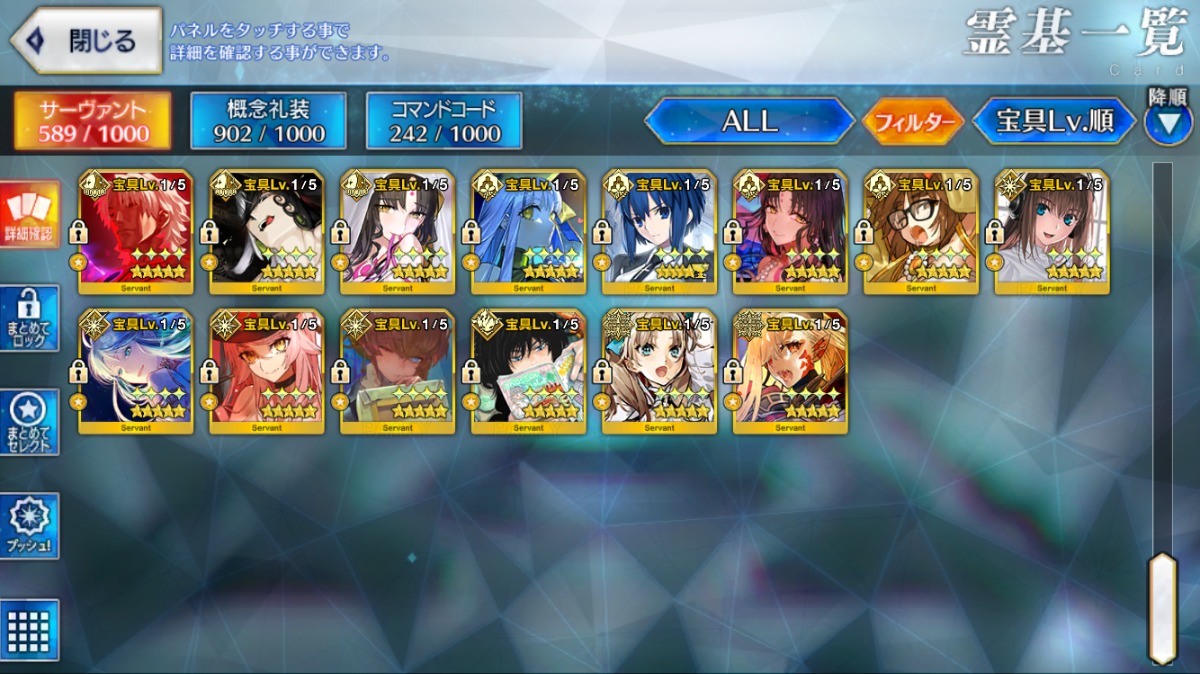
Task: Open the 概念礼装 tab
Action: pyautogui.click(x=269, y=121)
